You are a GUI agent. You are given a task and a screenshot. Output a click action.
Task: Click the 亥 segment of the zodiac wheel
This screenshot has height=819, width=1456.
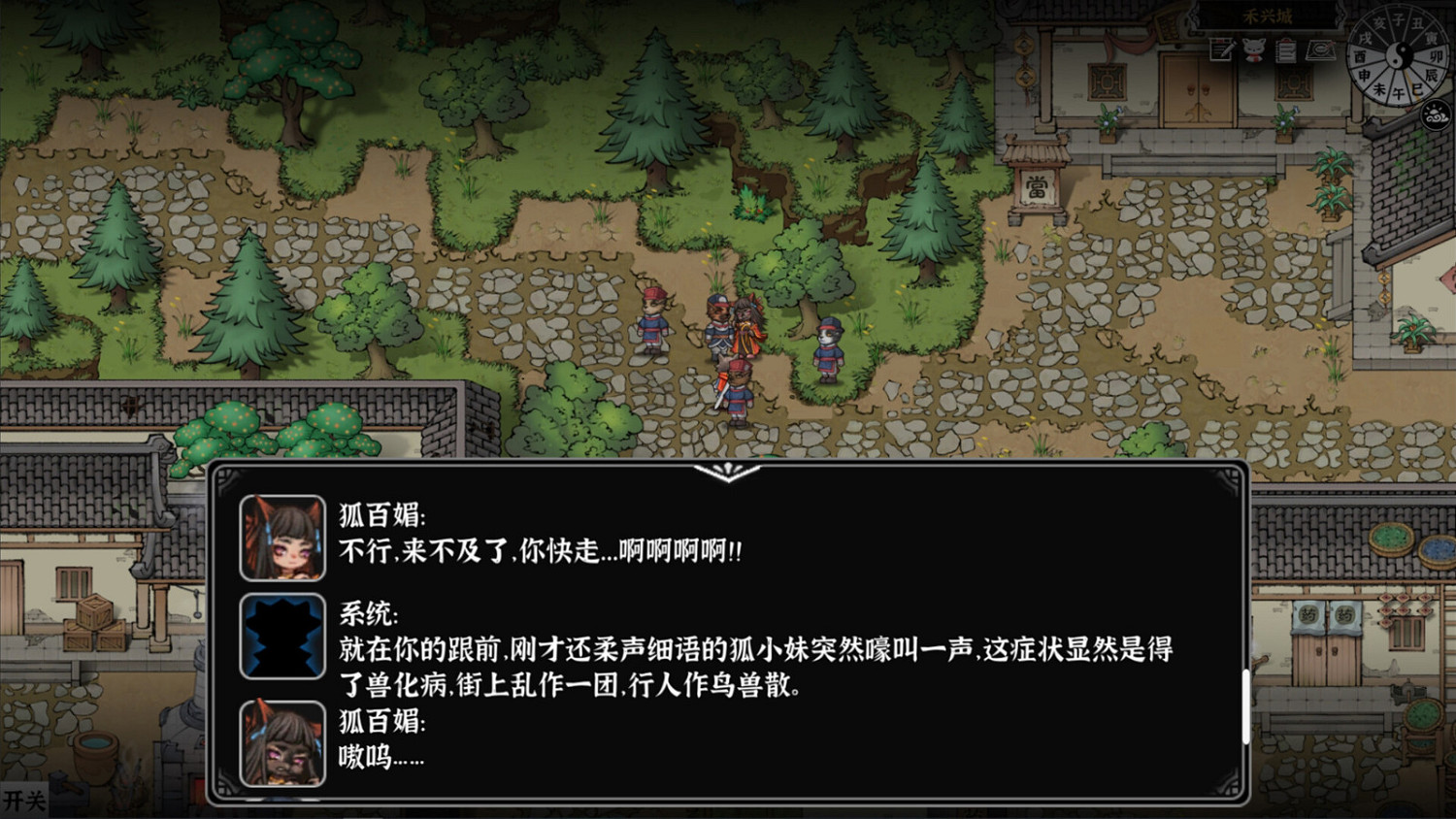1382,22
